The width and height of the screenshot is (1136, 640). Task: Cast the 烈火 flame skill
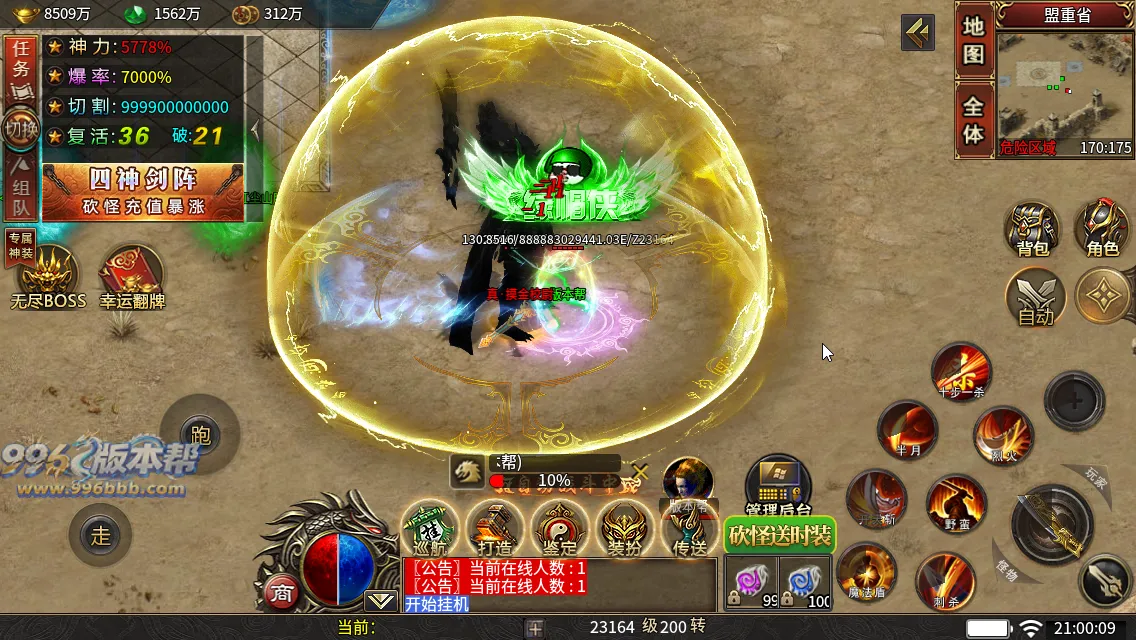coord(1003,436)
